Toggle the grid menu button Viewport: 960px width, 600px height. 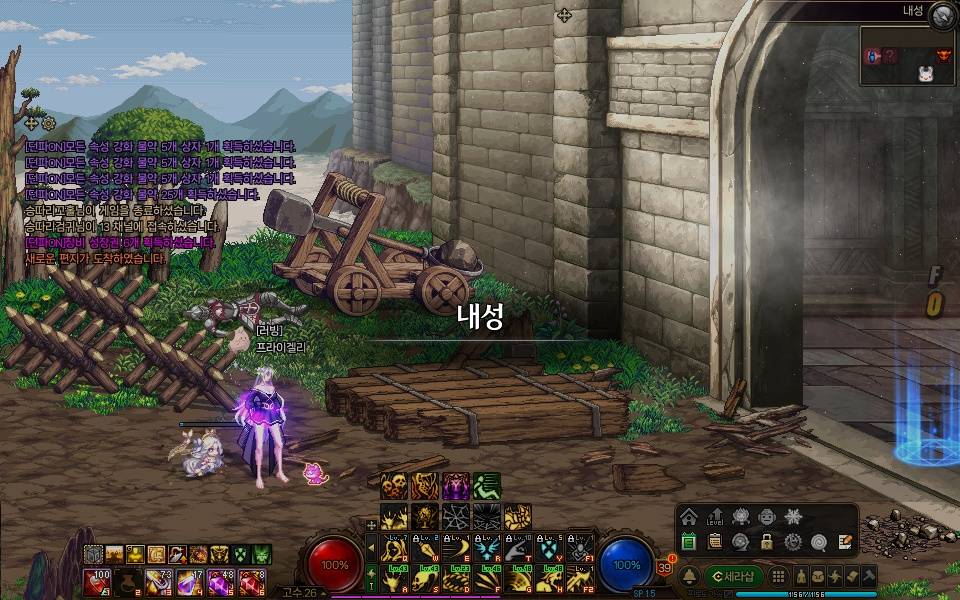point(777,577)
